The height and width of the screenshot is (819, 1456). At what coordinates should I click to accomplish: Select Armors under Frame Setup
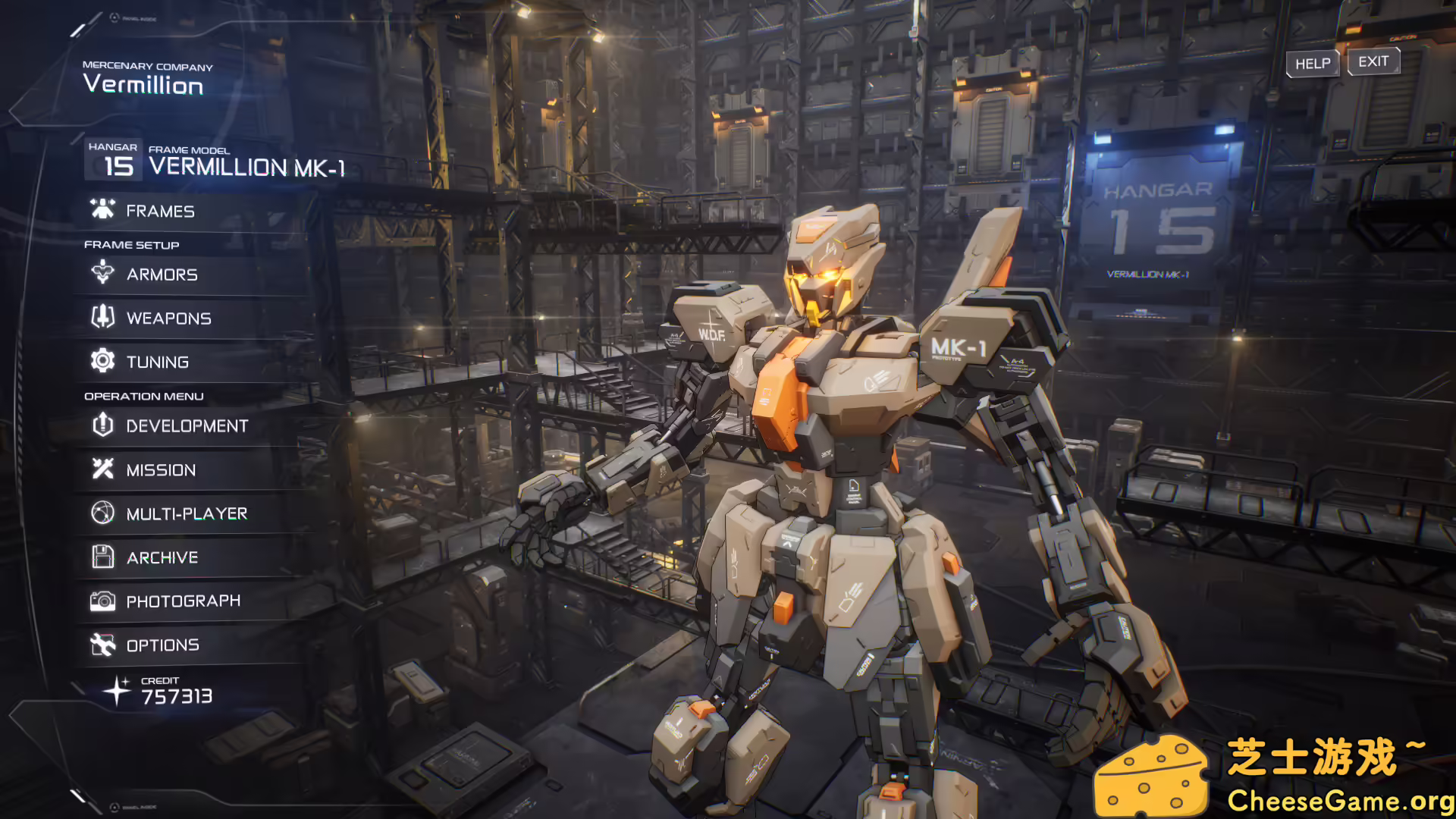click(x=162, y=275)
